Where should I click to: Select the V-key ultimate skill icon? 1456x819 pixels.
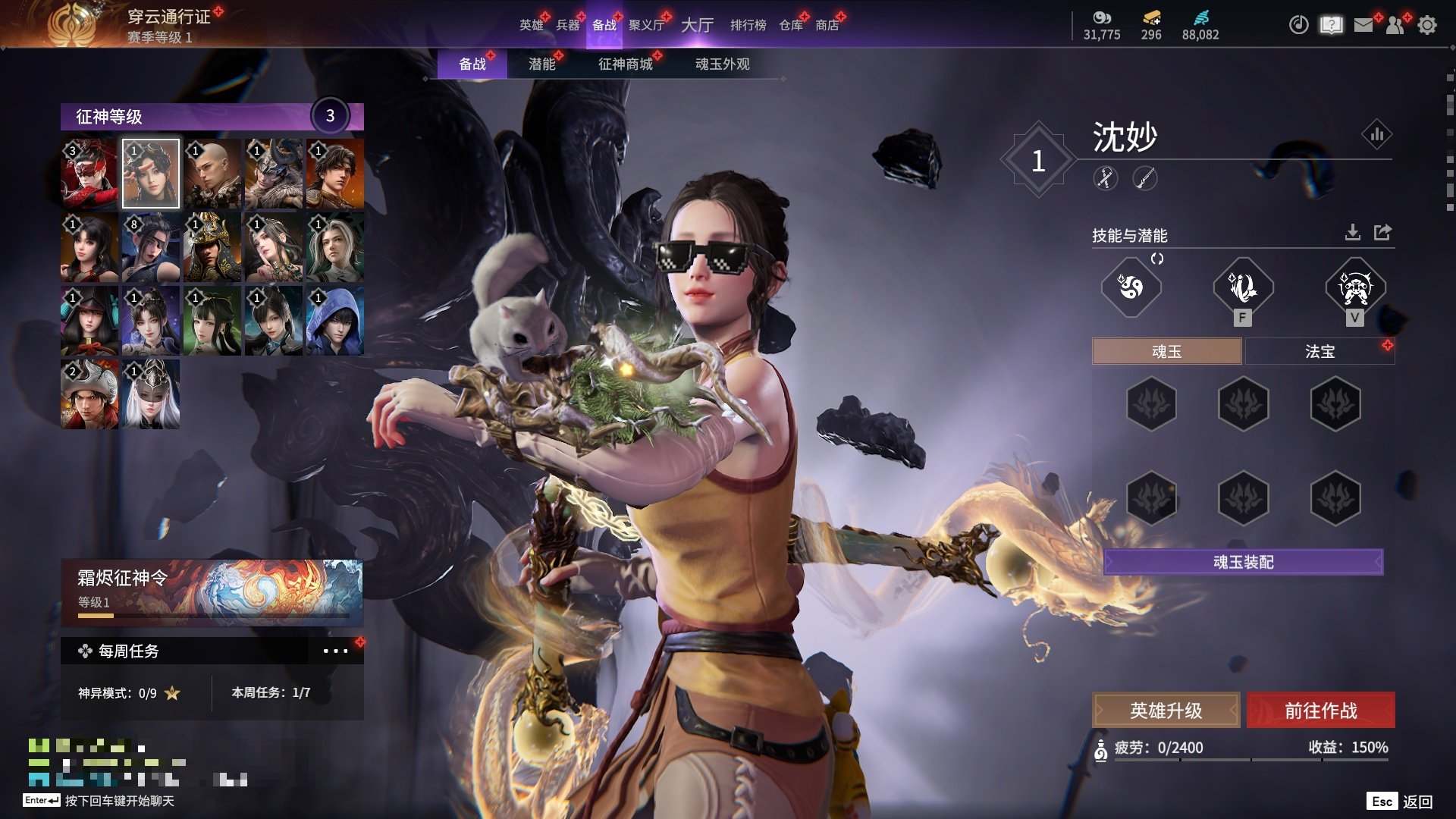[x=1355, y=287]
